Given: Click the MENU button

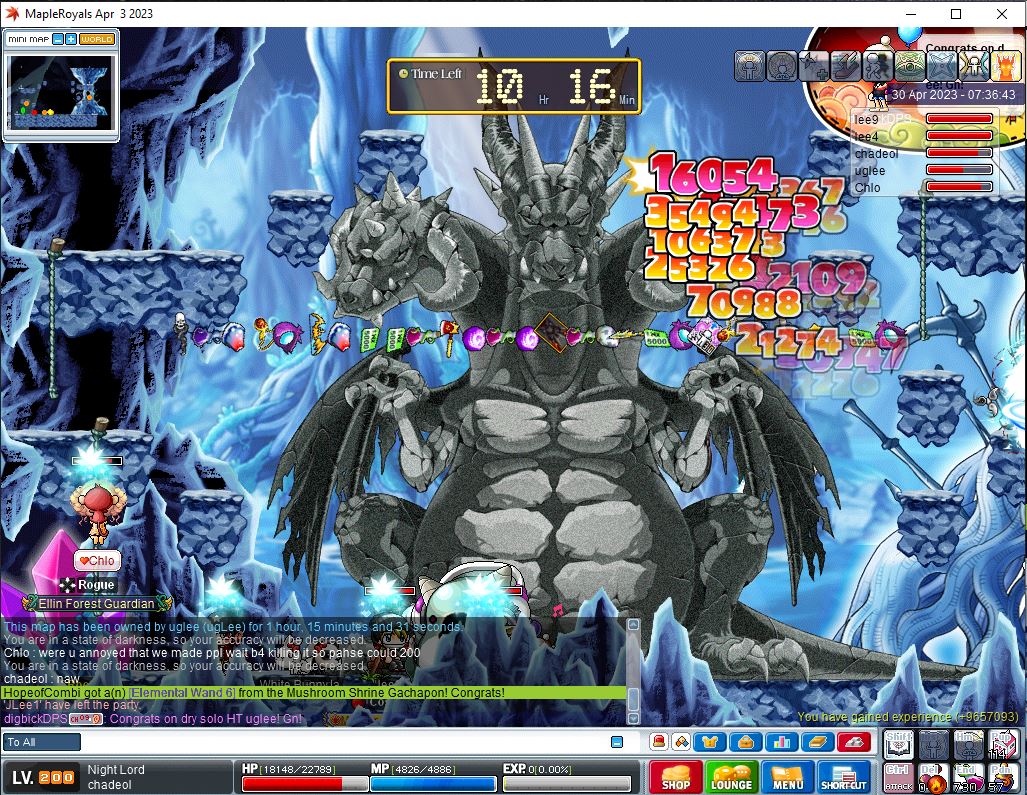Looking at the screenshot, I should coord(787,777).
